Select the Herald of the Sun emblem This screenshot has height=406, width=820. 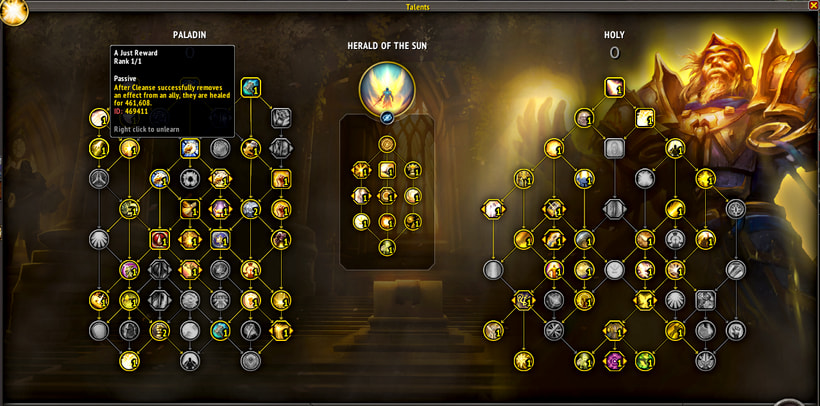tap(386, 87)
